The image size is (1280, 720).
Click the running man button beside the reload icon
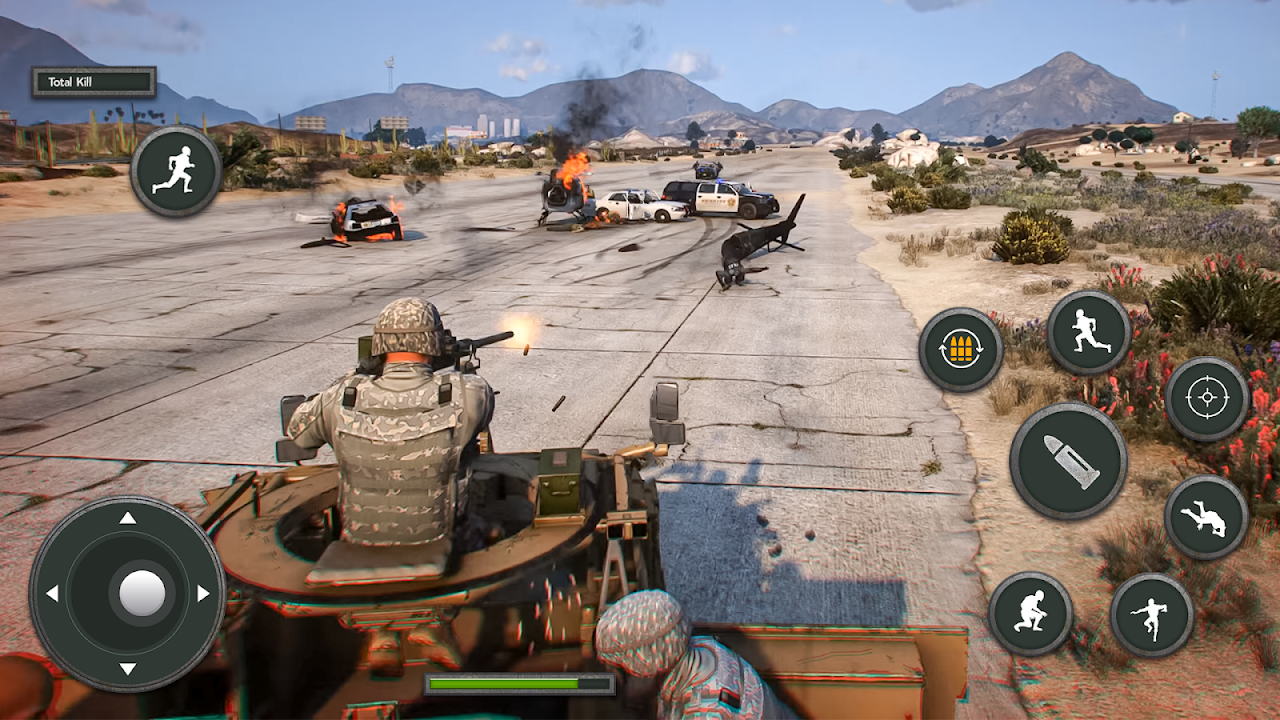click(1089, 332)
